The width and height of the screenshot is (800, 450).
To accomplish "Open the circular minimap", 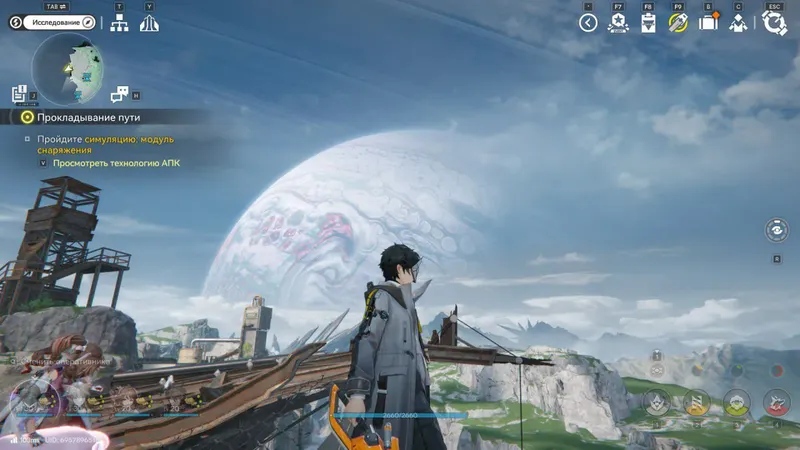I will point(67,69).
